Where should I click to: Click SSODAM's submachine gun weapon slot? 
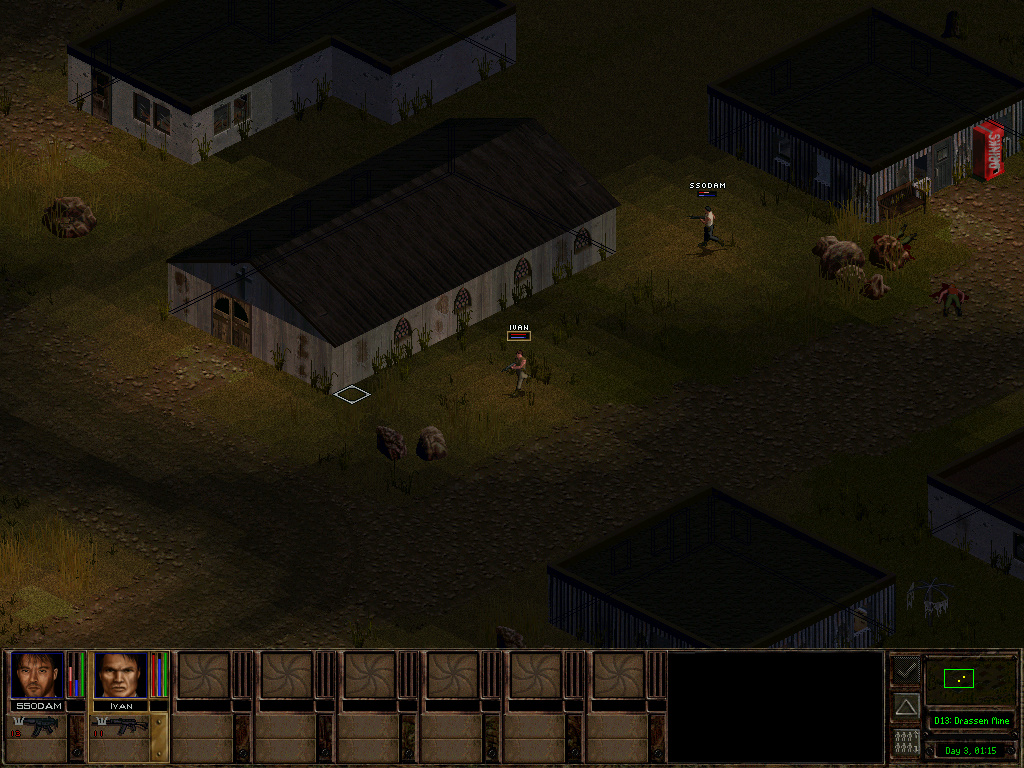coord(37,726)
